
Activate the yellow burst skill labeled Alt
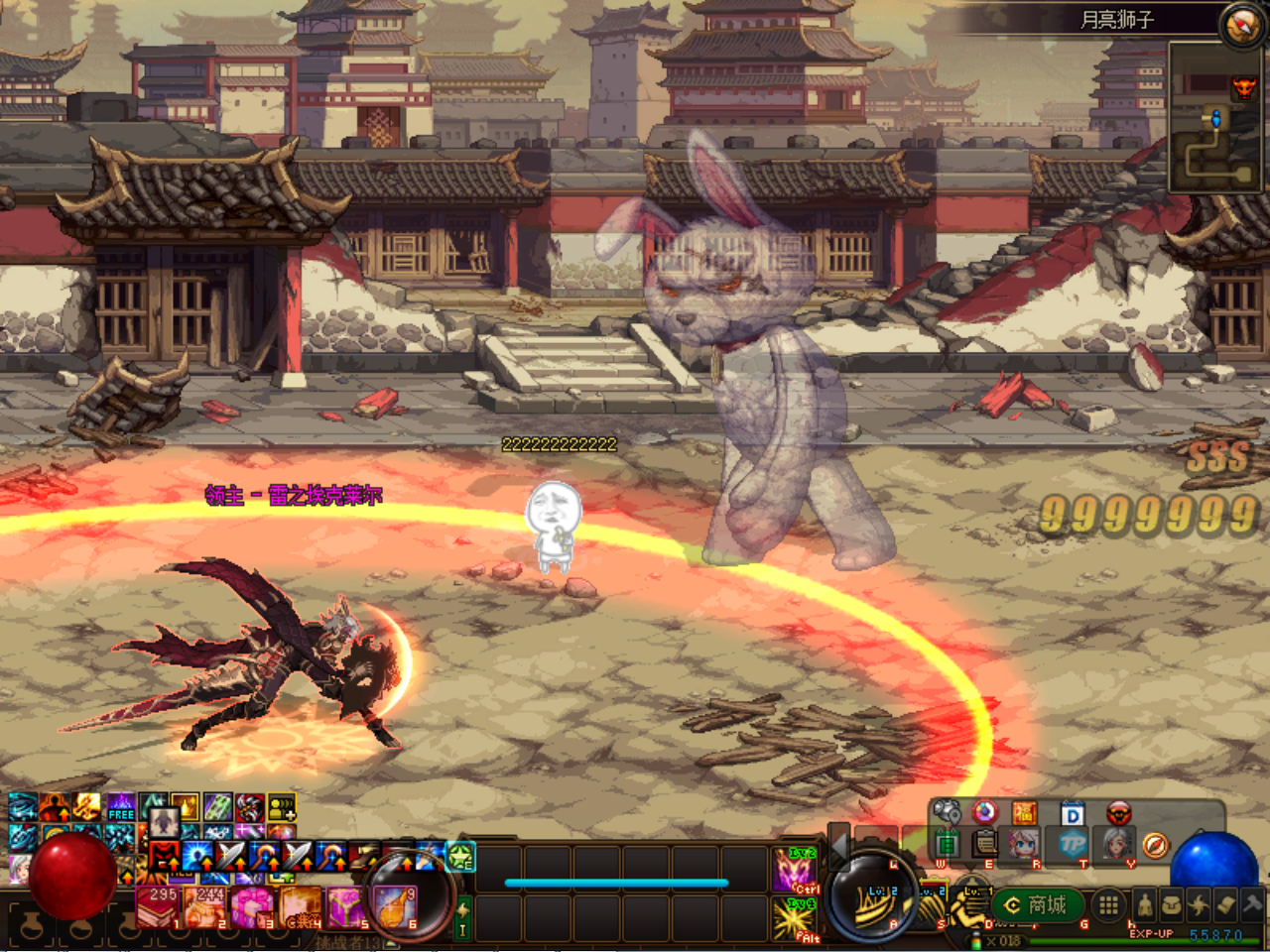[x=794, y=919]
